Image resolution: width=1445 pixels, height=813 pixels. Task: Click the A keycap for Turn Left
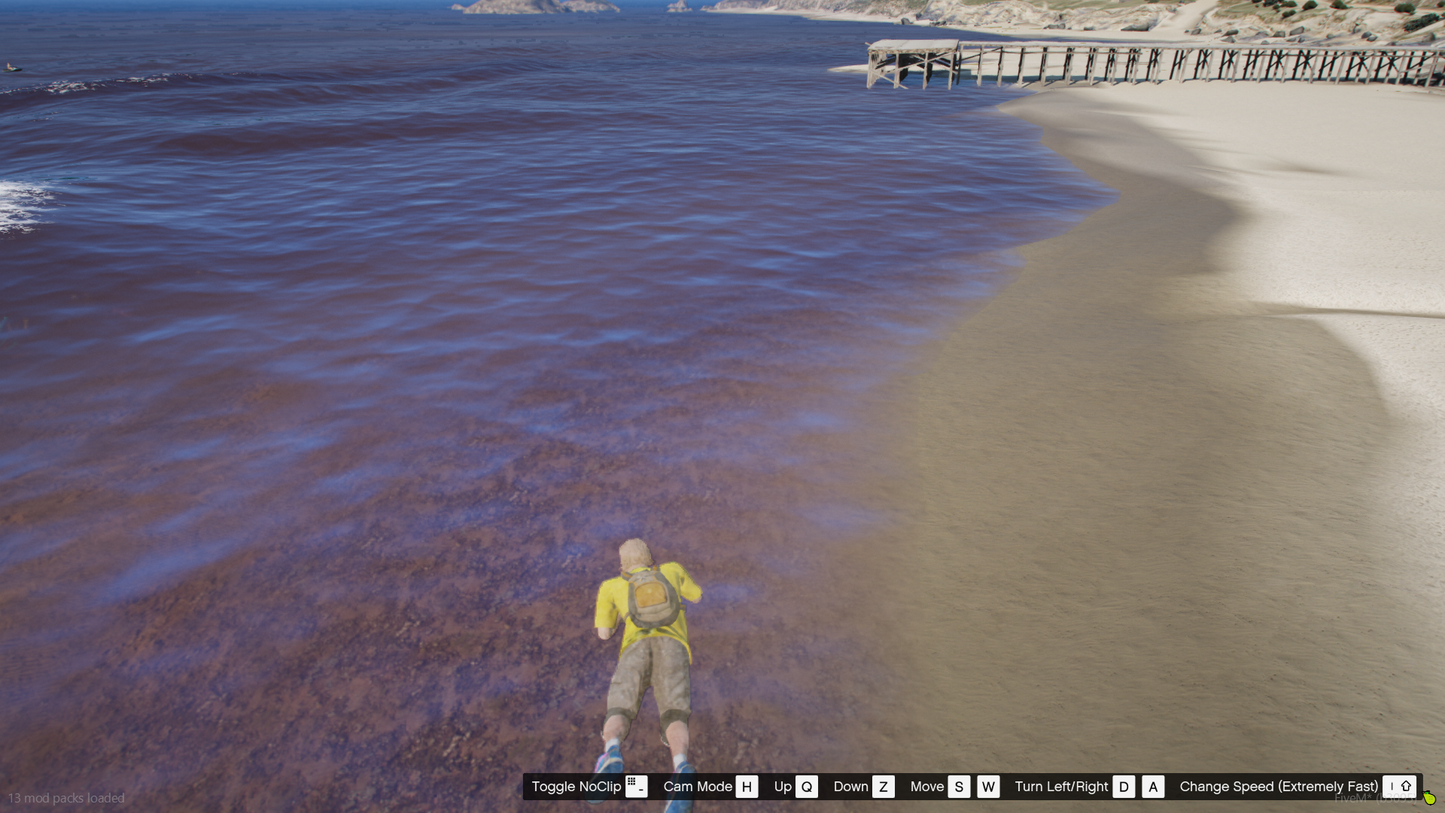pyautogui.click(x=1152, y=786)
